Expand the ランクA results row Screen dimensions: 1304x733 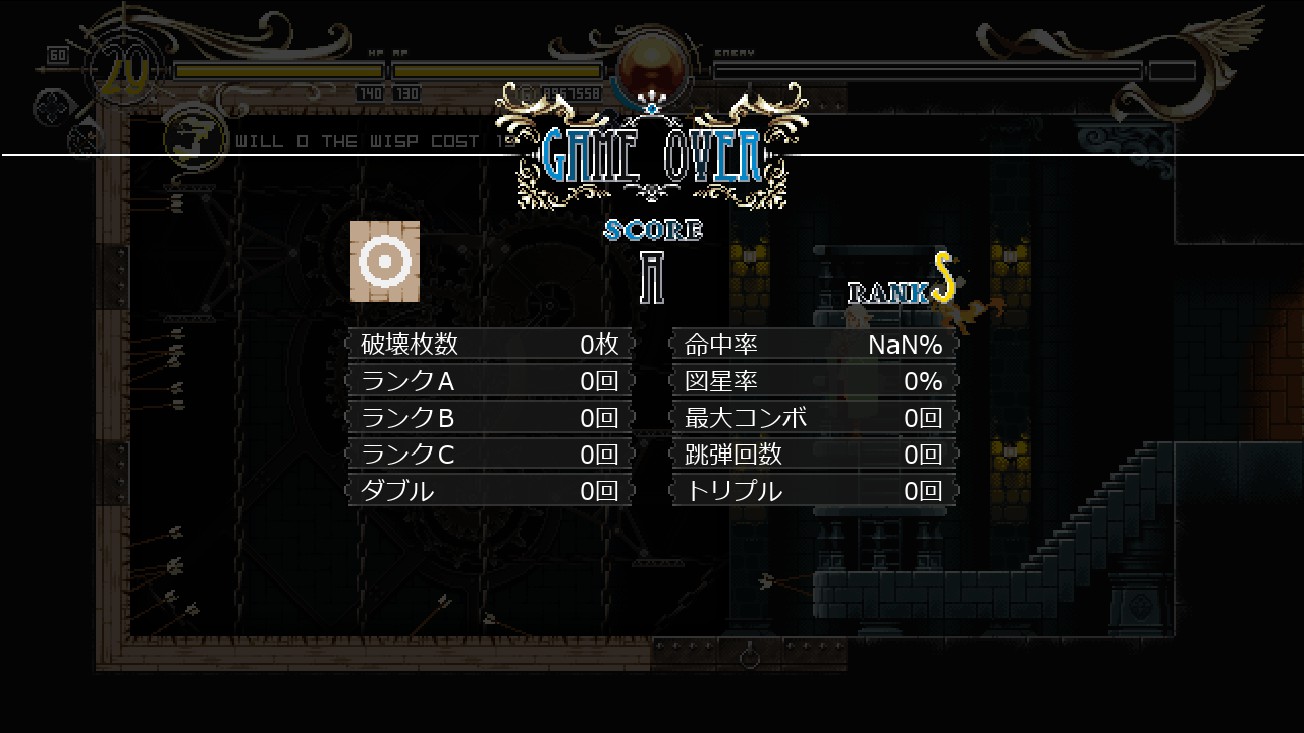tap(488, 381)
